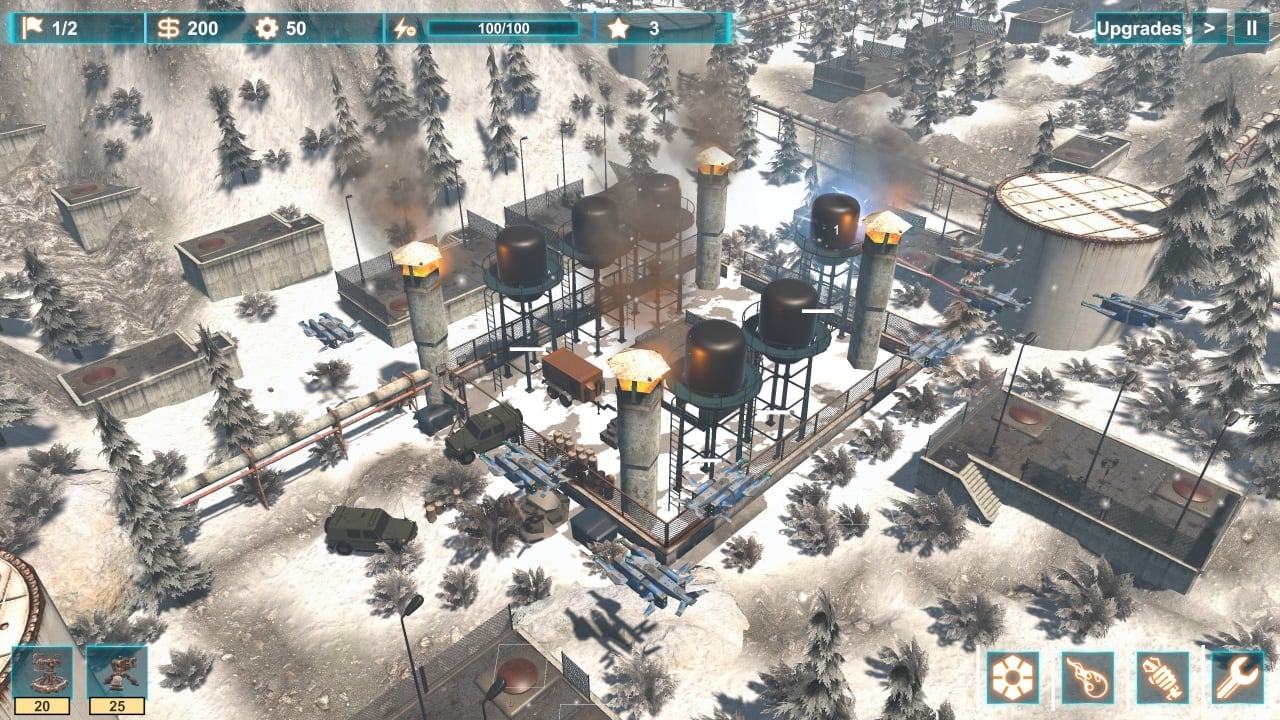1280x720 pixels.
Task: Pause the game
Action: coord(1251,28)
